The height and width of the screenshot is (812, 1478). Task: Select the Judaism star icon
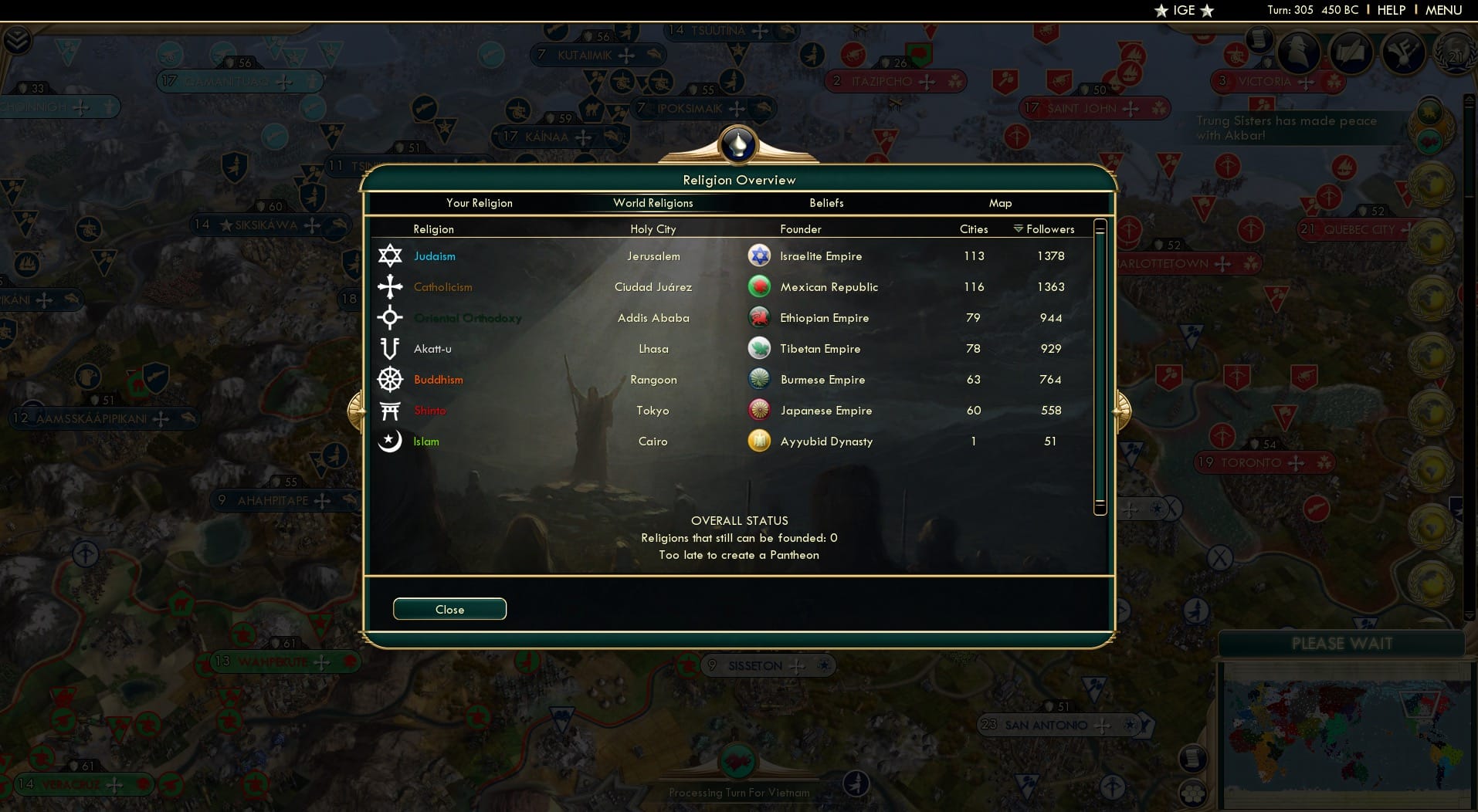pos(390,255)
